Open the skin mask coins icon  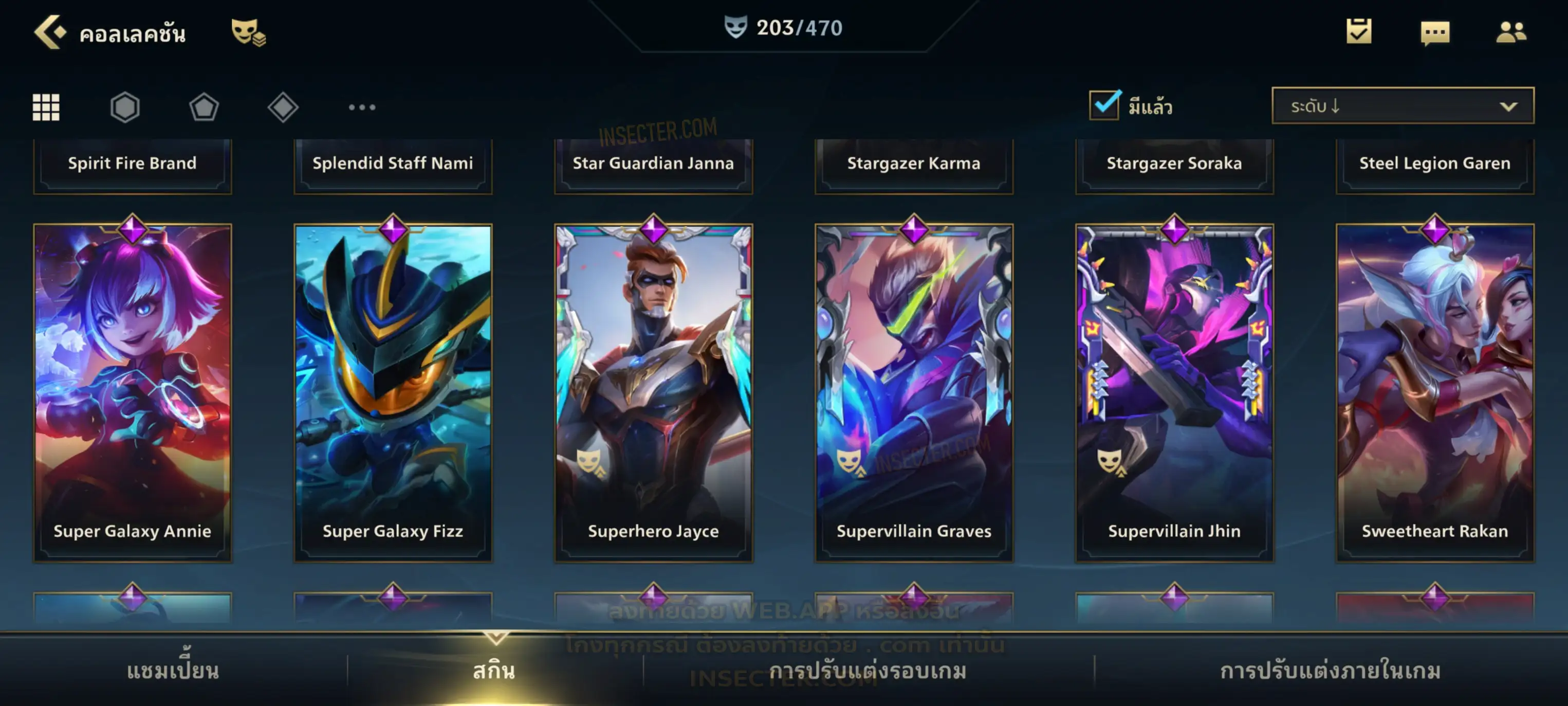[248, 32]
